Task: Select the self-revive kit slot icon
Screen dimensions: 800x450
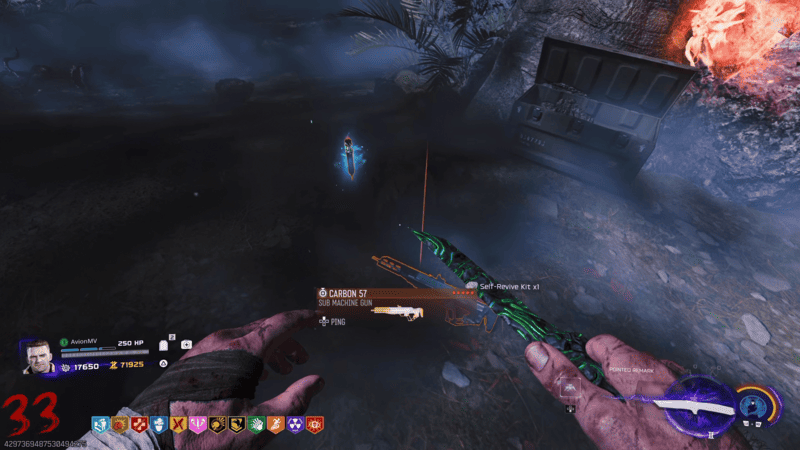Action: (187, 344)
